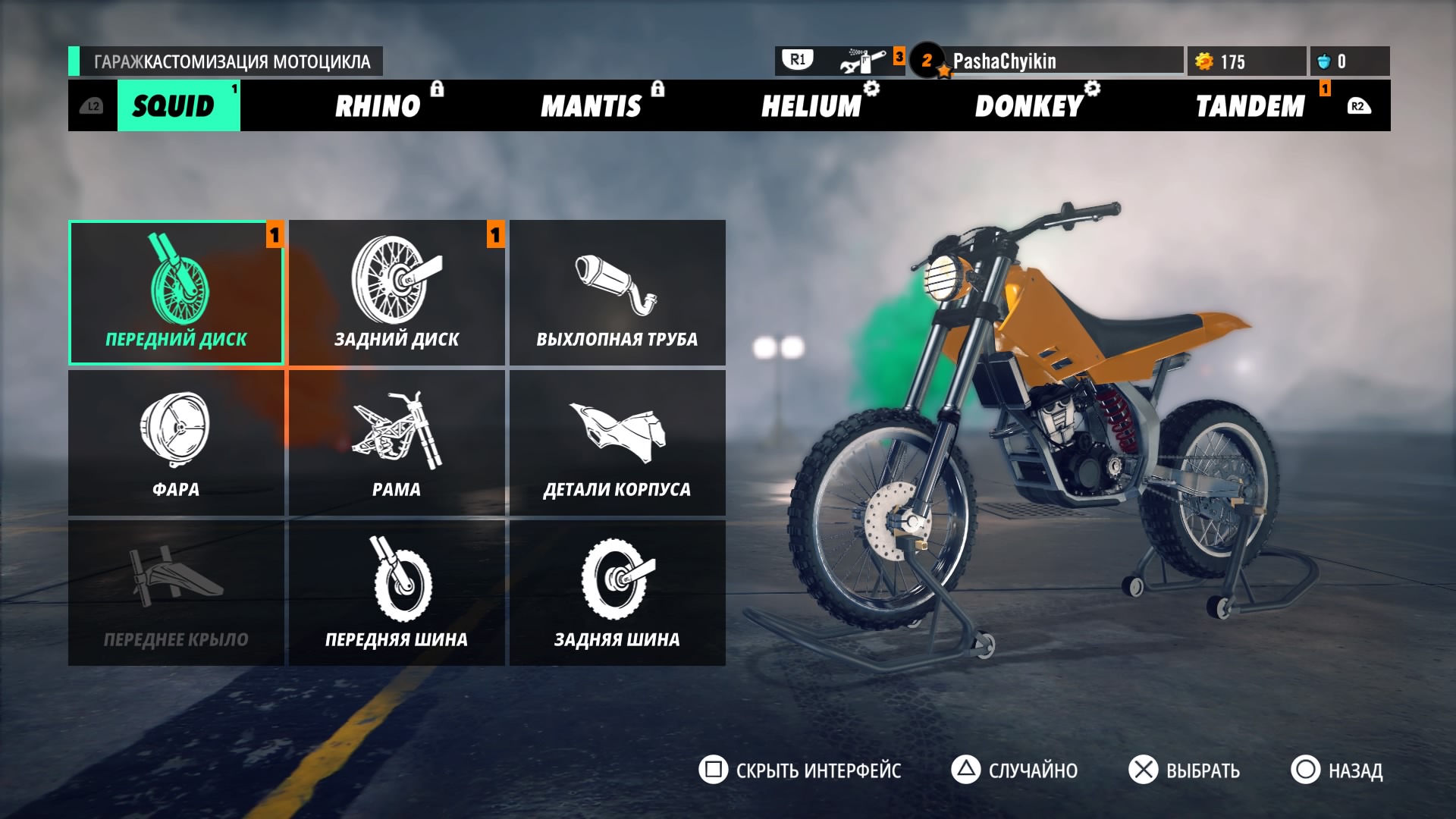This screenshot has width=1456, height=819.
Task: Open the MANTIS bike tab
Action: [x=591, y=106]
